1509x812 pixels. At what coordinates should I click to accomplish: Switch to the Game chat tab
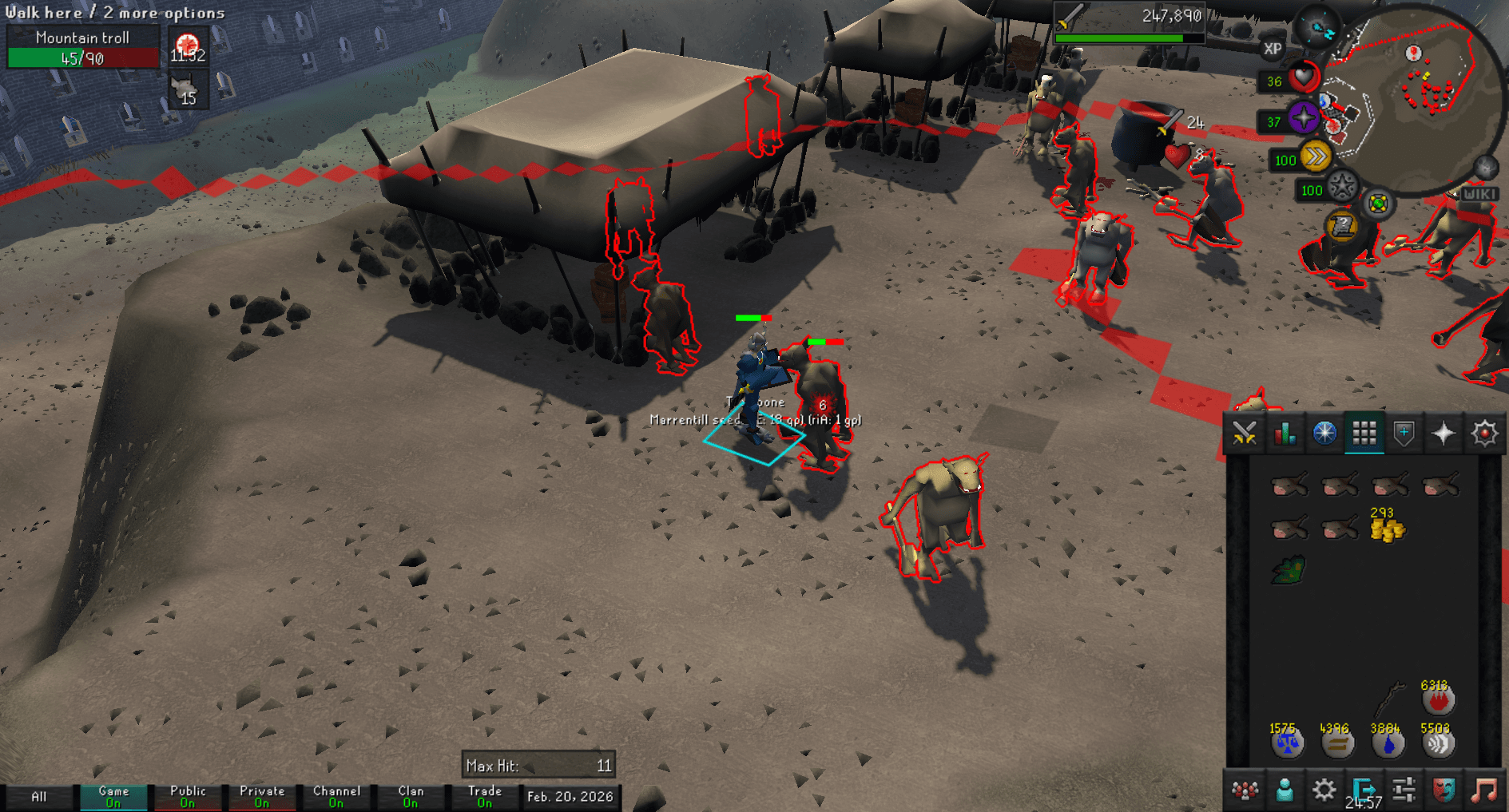coord(112,796)
